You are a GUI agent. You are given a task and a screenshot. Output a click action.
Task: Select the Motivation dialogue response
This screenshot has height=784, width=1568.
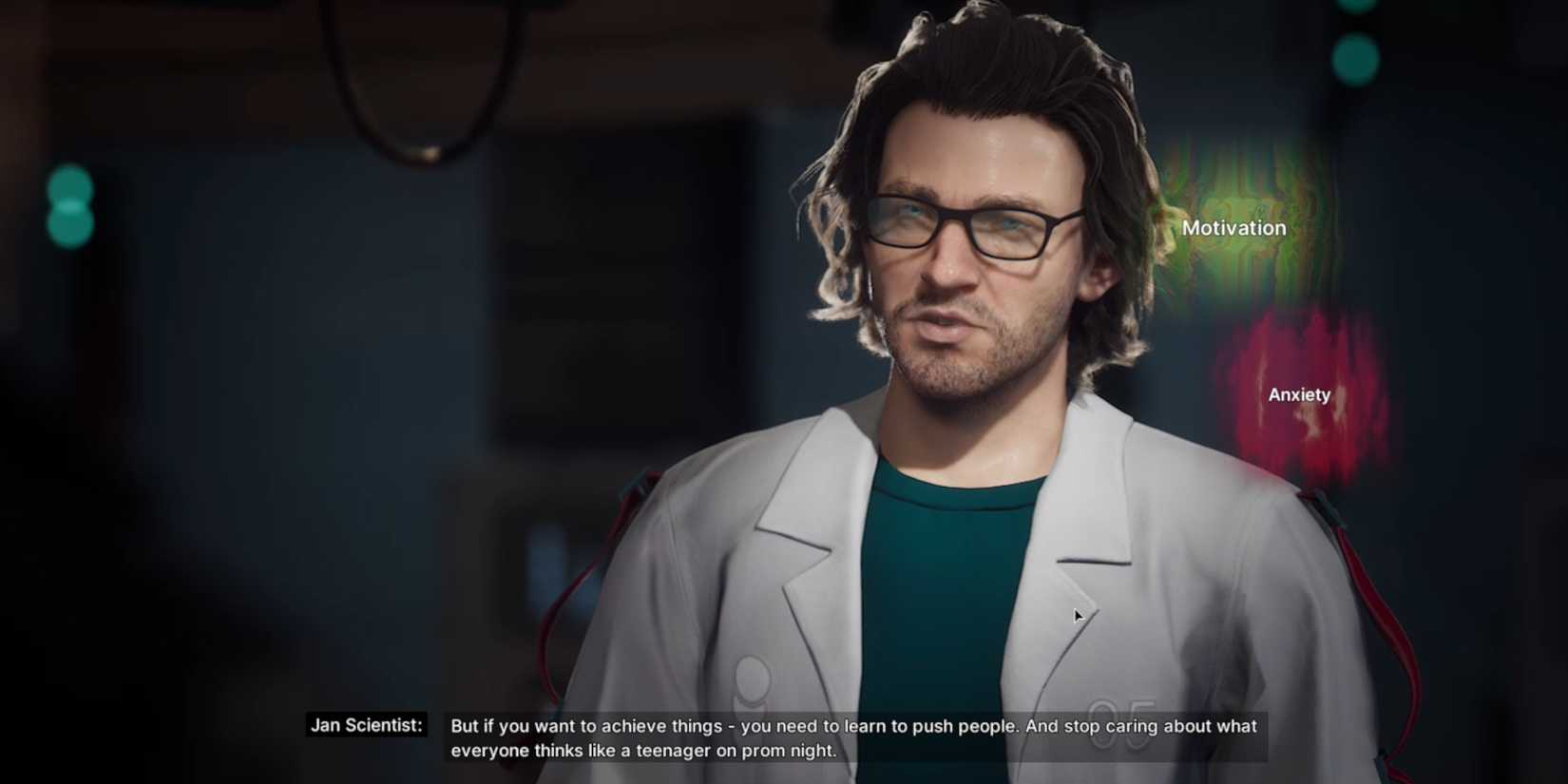click(x=1233, y=228)
